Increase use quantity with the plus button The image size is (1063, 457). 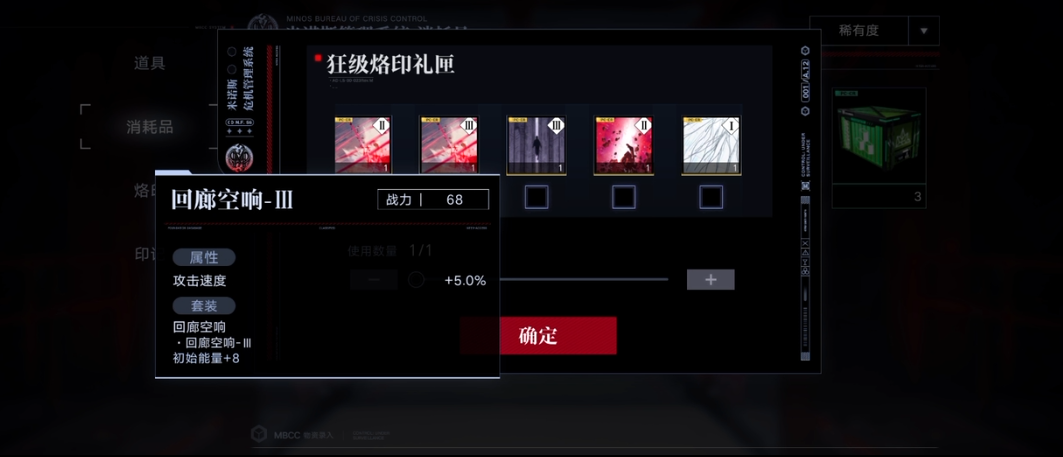click(710, 280)
